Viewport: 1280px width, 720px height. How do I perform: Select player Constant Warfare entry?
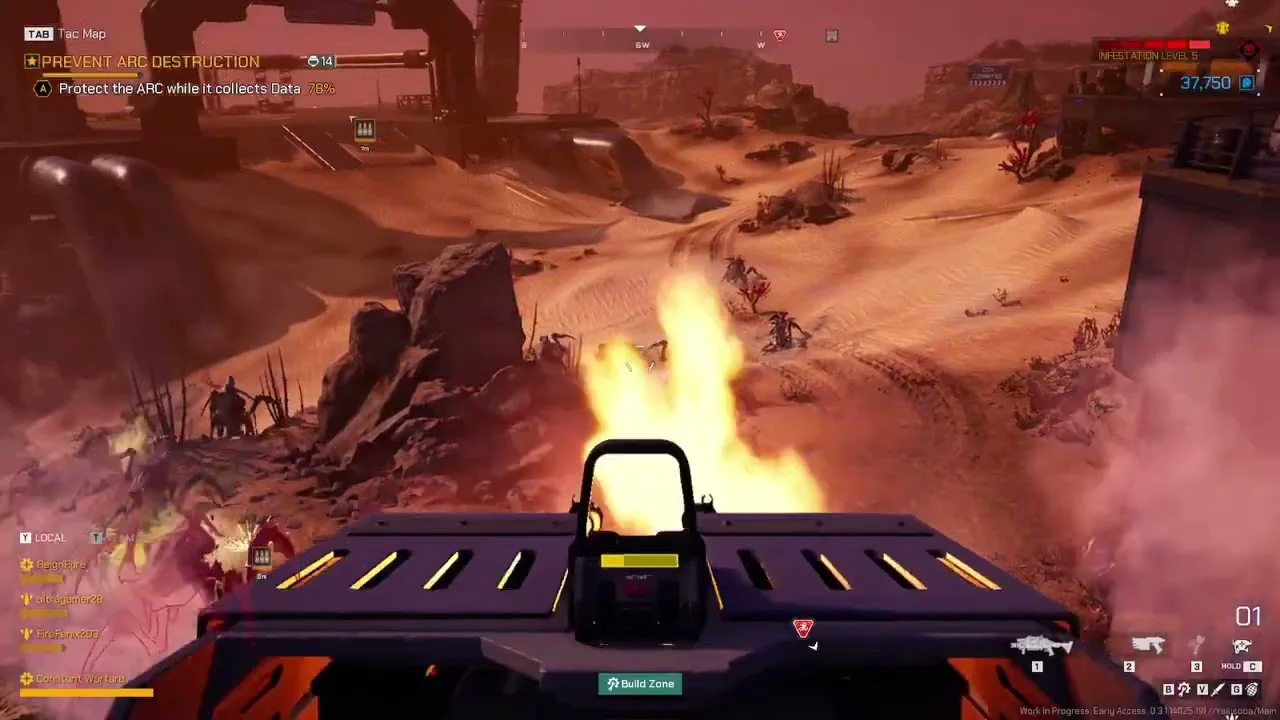click(x=80, y=679)
